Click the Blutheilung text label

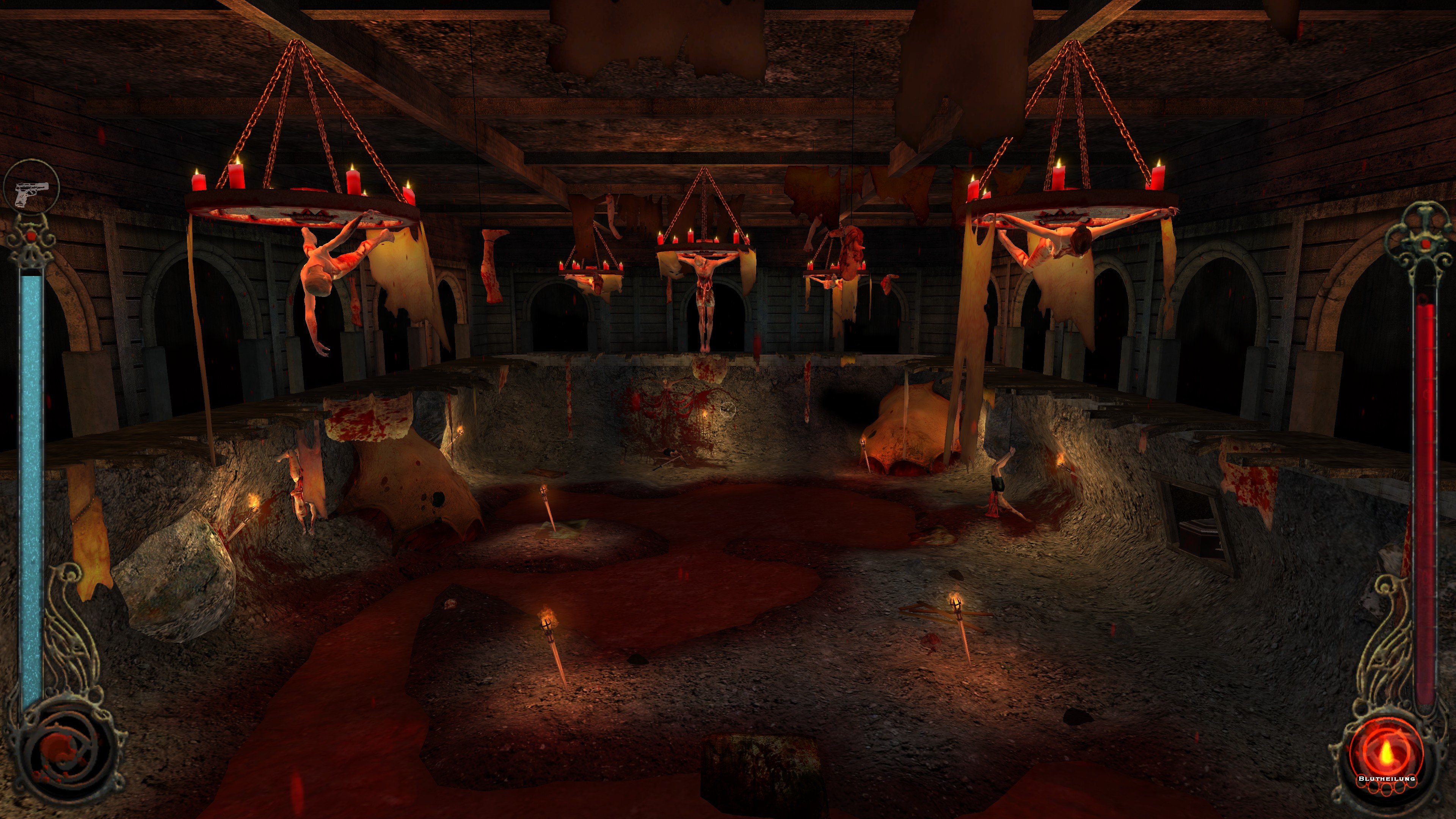click(1387, 780)
